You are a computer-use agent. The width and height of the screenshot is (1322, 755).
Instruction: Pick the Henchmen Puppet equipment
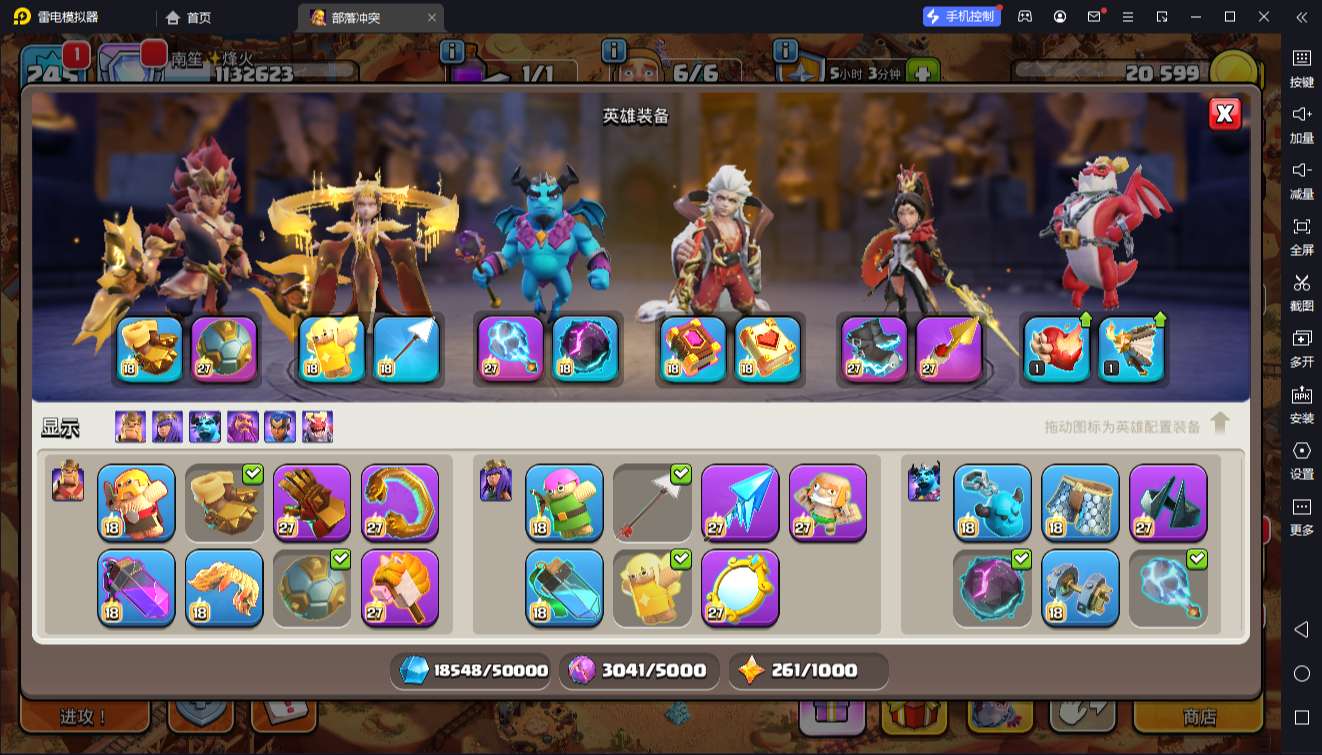click(992, 502)
